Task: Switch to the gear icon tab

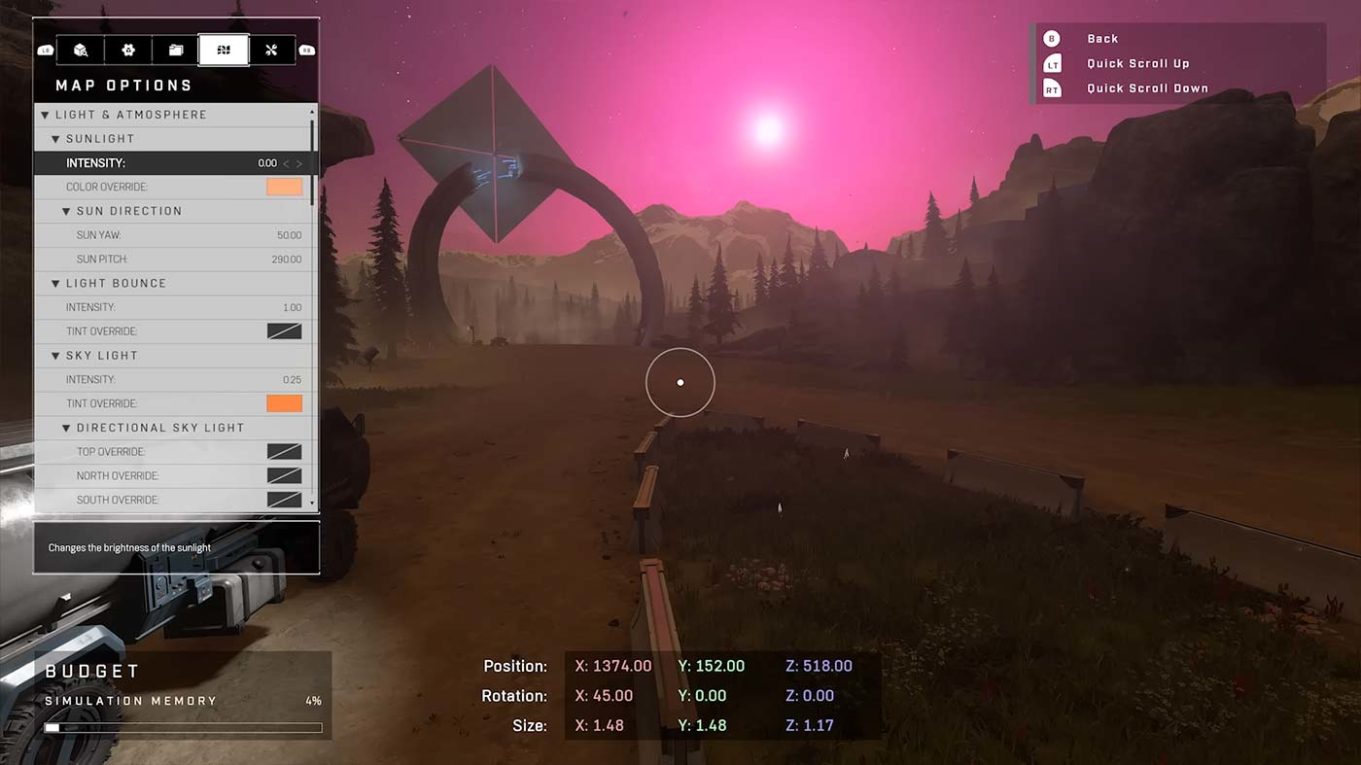Action: (x=128, y=50)
